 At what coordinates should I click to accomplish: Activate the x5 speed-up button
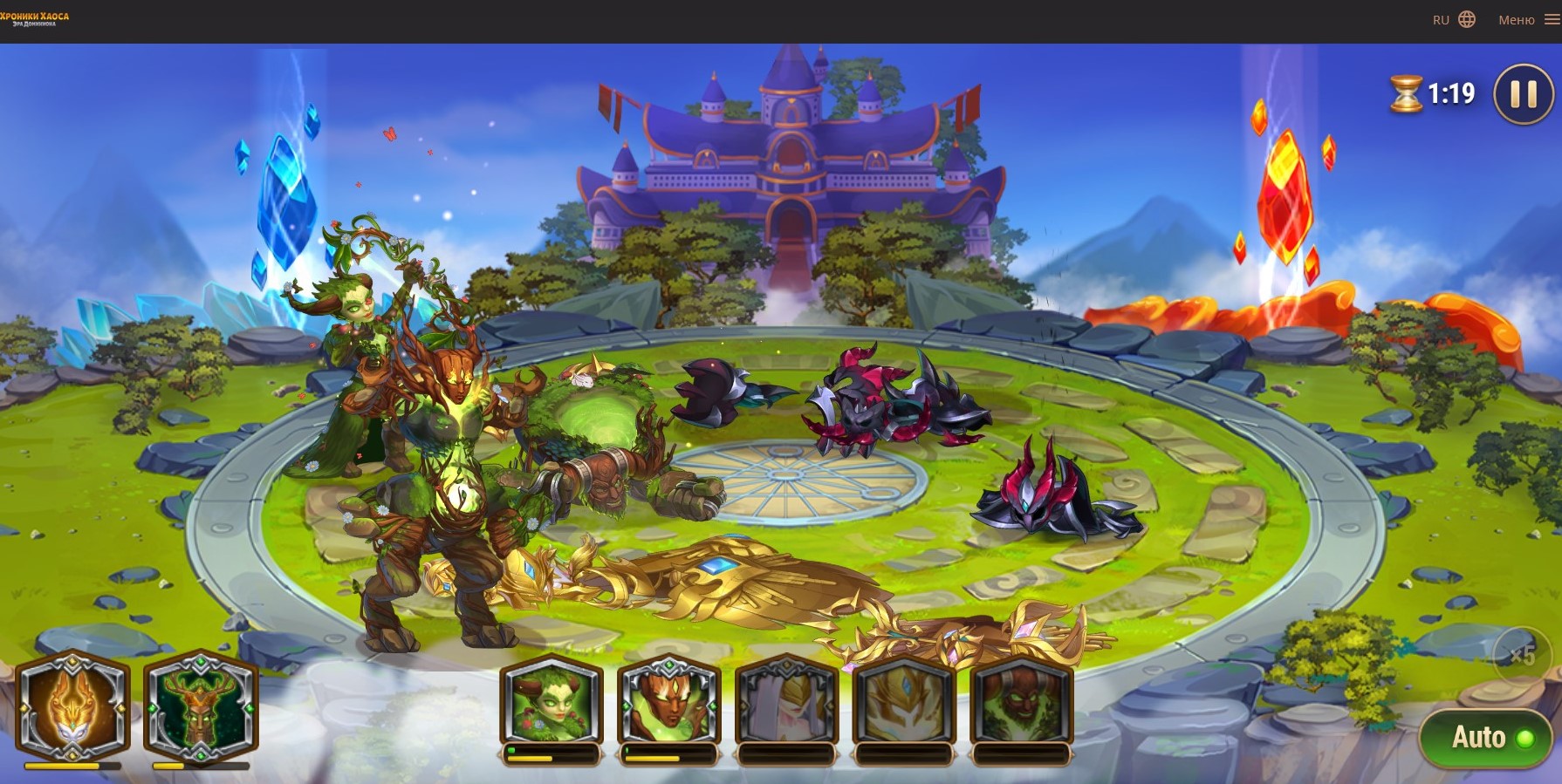1522,655
